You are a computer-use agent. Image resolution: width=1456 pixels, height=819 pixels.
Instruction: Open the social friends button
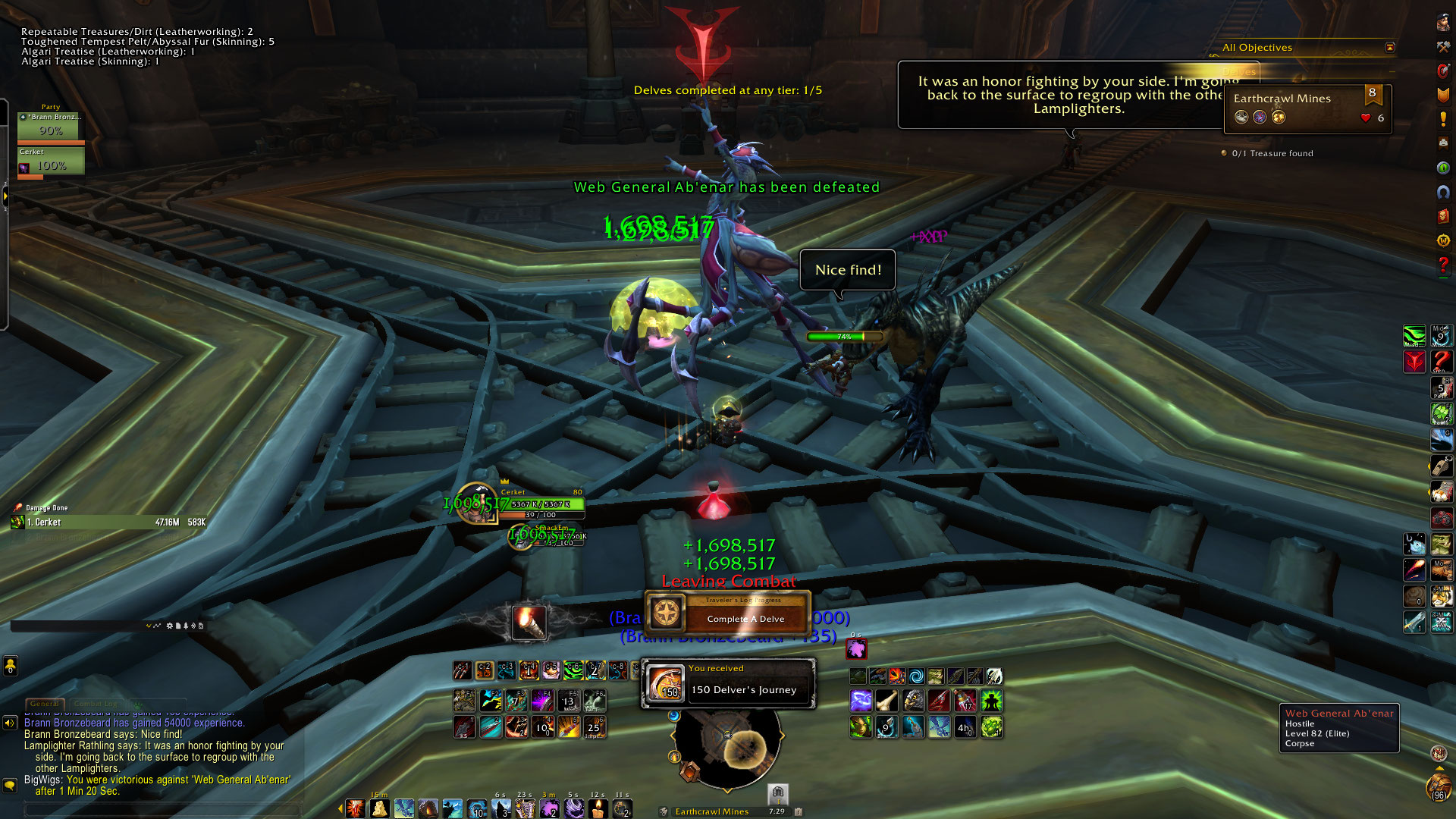click(x=10, y=666)
